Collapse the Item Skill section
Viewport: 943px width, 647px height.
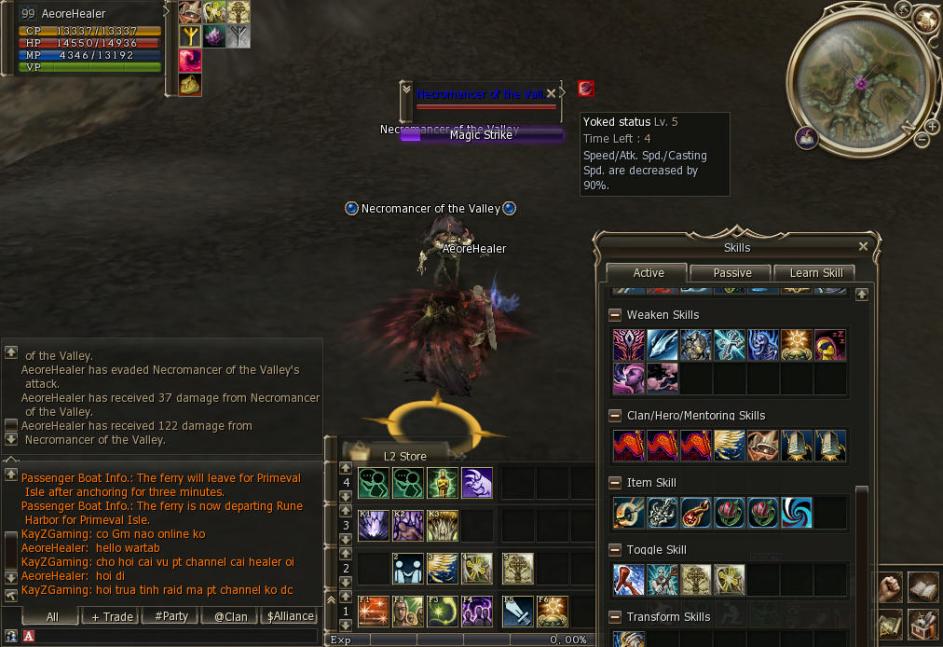(615, 483)
